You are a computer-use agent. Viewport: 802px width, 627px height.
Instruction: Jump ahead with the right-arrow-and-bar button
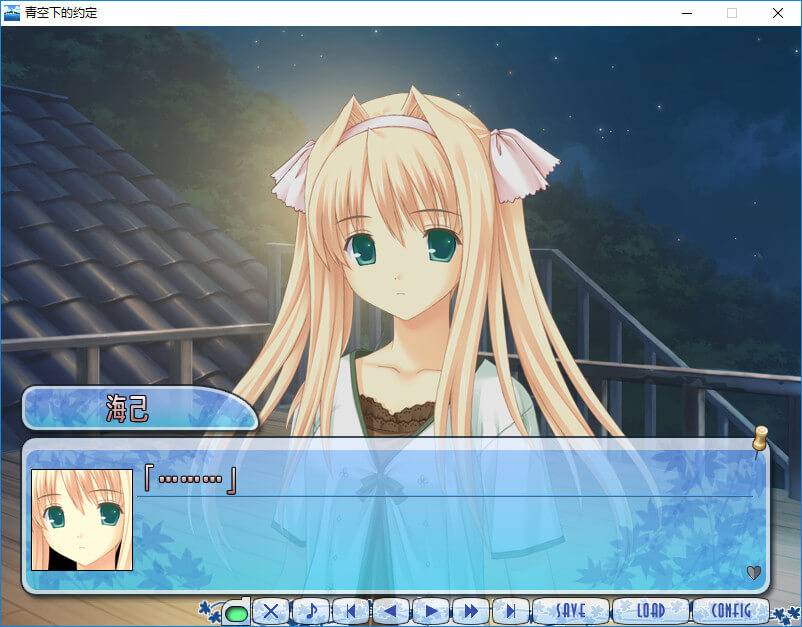[x=510, y=611]
